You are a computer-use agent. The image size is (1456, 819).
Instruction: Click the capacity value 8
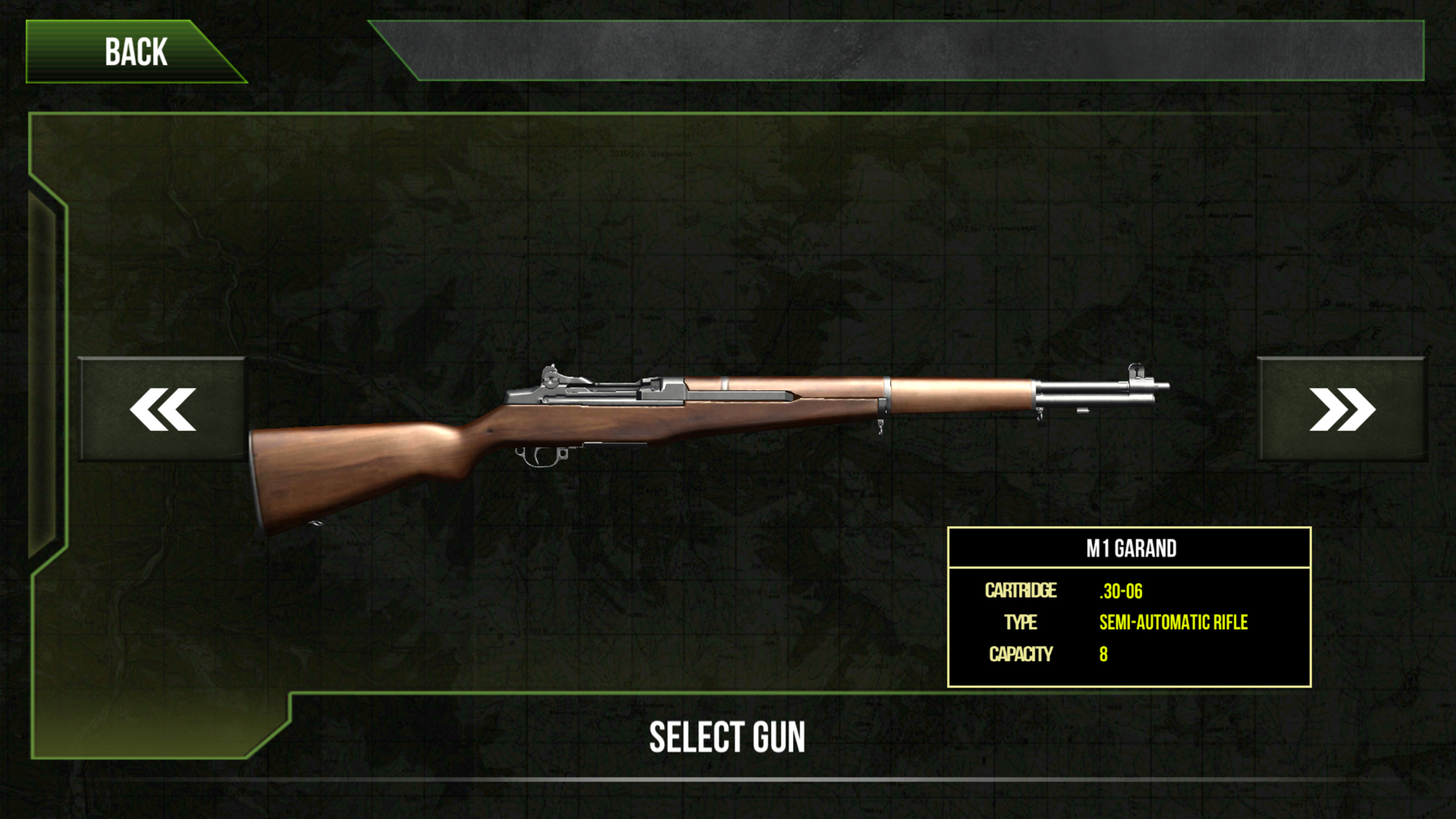1103,654
